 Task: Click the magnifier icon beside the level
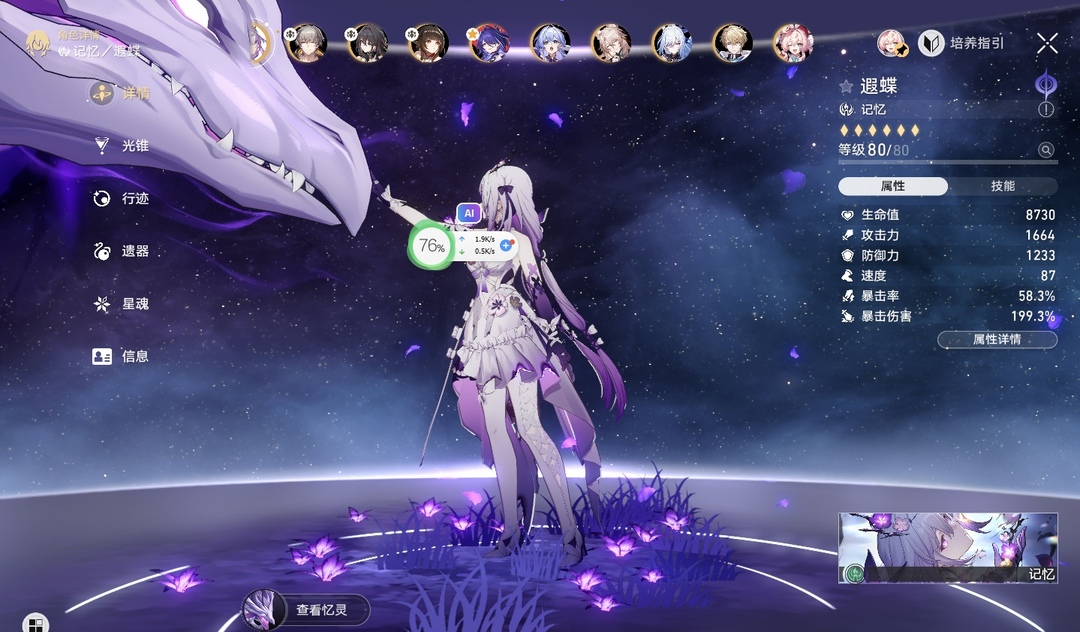(x=1046, y=150)
